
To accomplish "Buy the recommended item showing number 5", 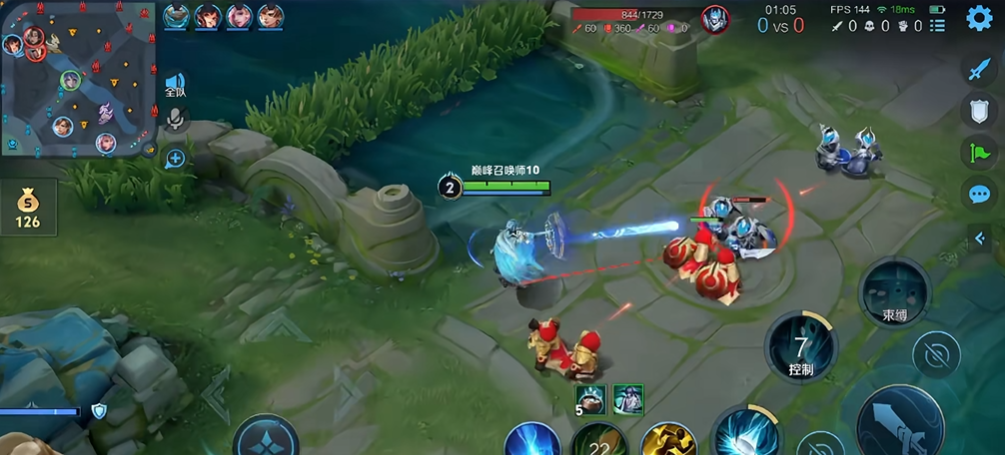I will click(x=591, y=399).
